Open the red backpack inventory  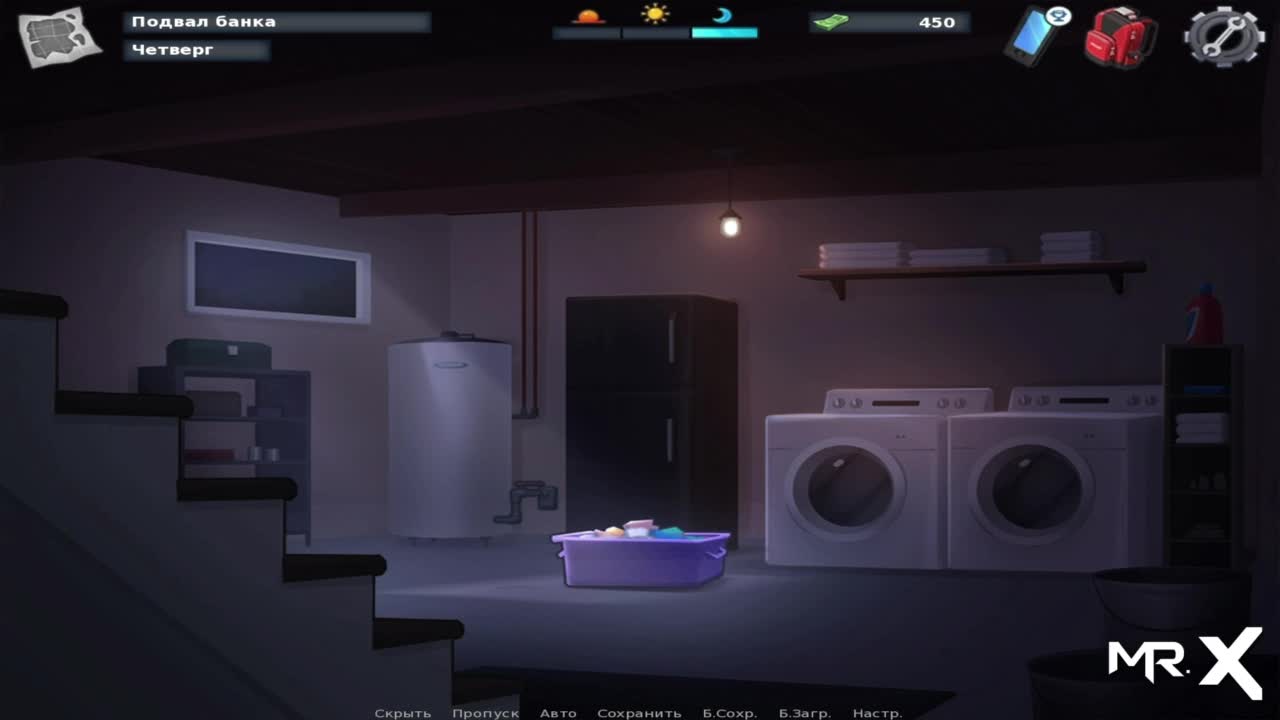point(1122,37)
